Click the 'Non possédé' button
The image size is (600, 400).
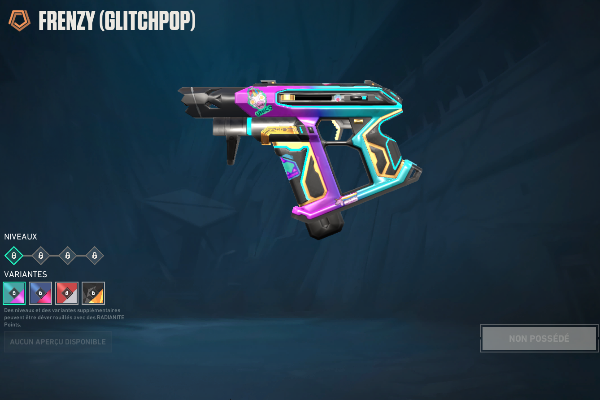tap(539, 338)
